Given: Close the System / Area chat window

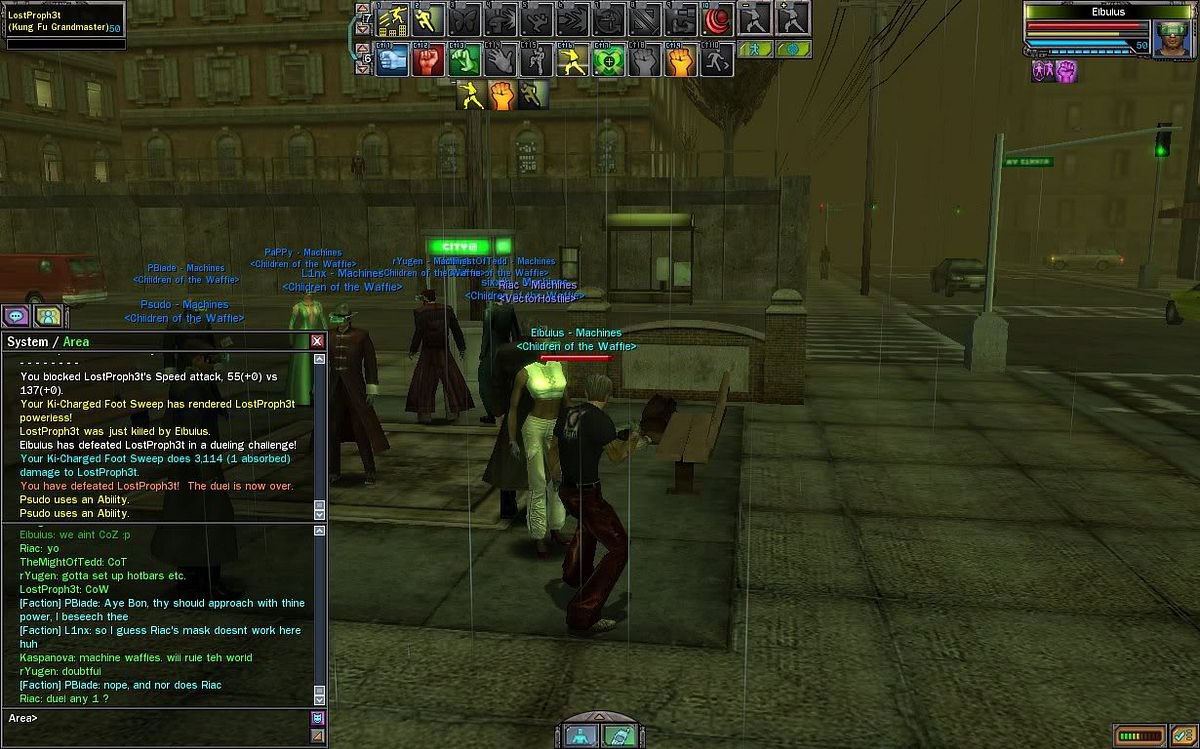Looking at the screenshot, I should (x=317, y=341).
